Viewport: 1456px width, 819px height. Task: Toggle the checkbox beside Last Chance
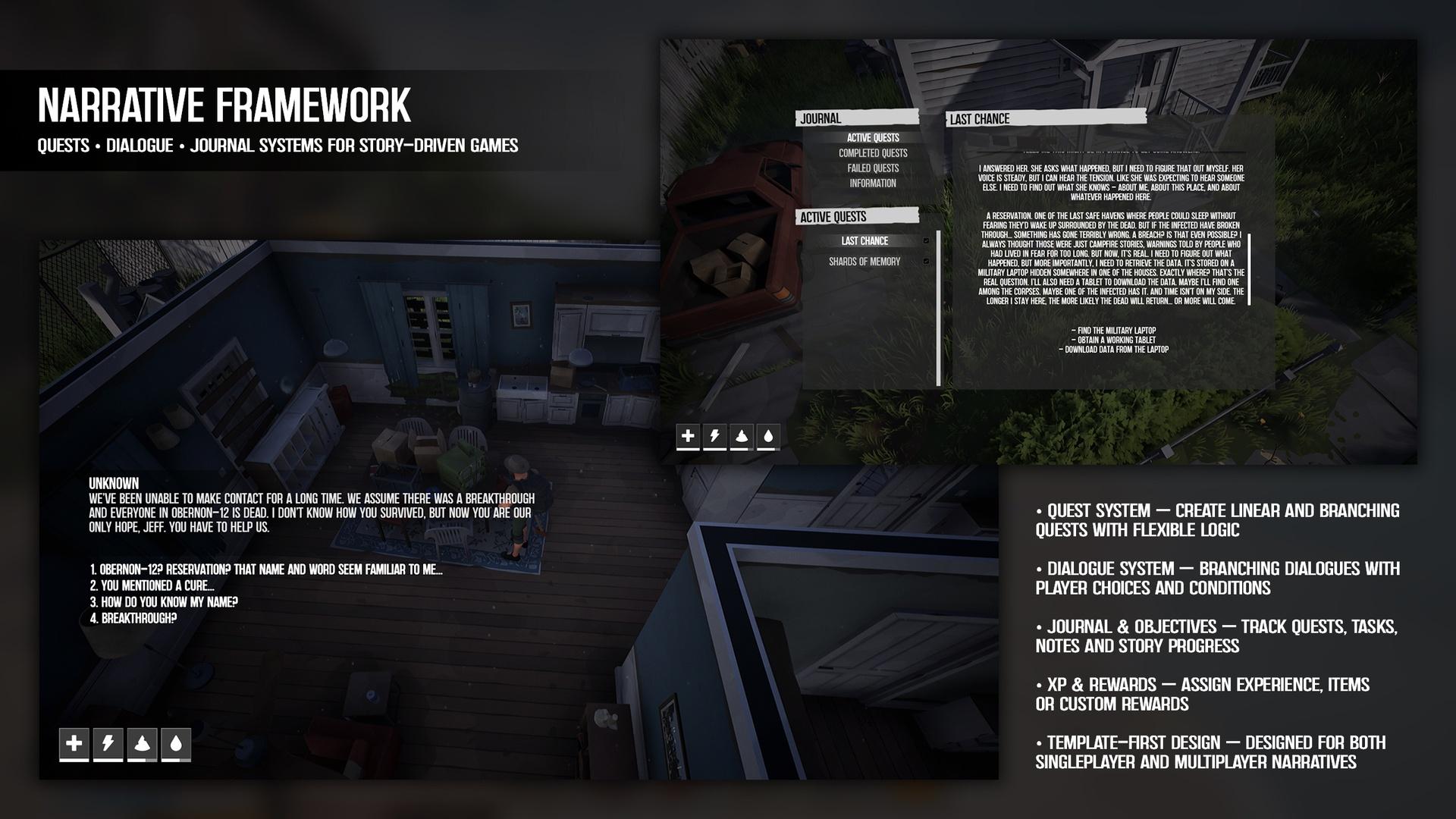tap(926, 241)
